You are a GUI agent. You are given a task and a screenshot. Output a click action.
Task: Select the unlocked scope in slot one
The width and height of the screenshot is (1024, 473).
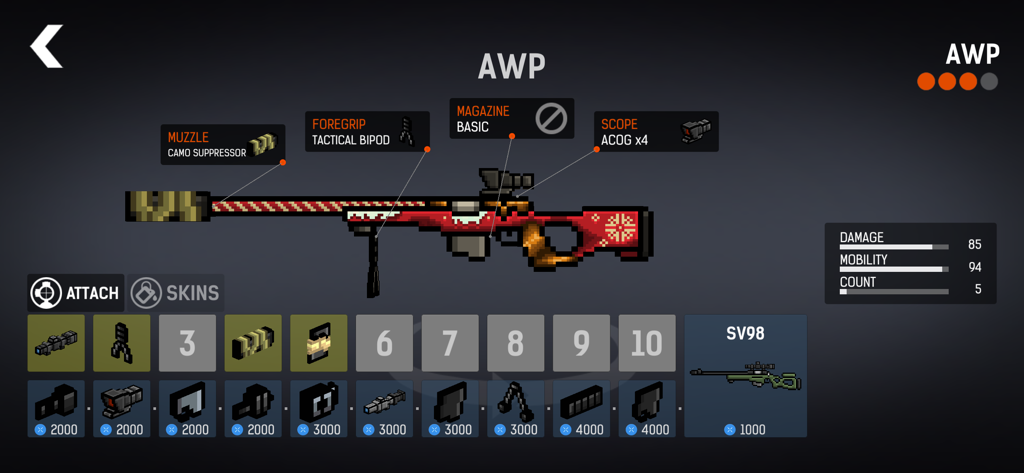tap(56, 343)
